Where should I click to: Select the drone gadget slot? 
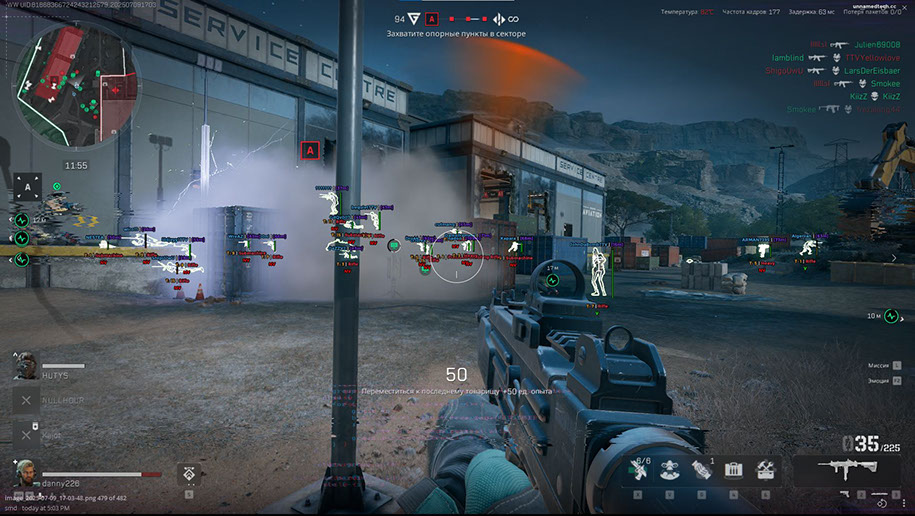pos(669,470)
